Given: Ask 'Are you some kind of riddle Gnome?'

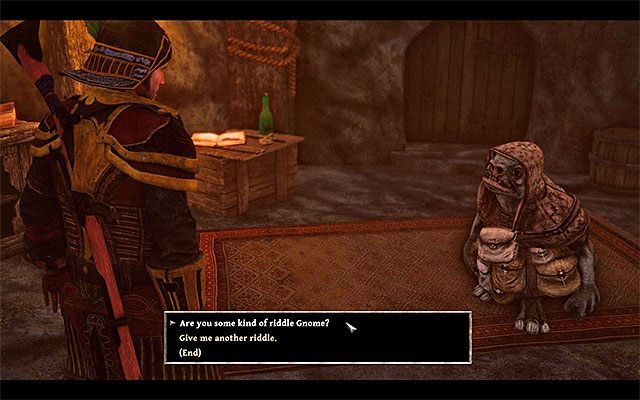Looking at the screenshot, I should pos(254,324).
